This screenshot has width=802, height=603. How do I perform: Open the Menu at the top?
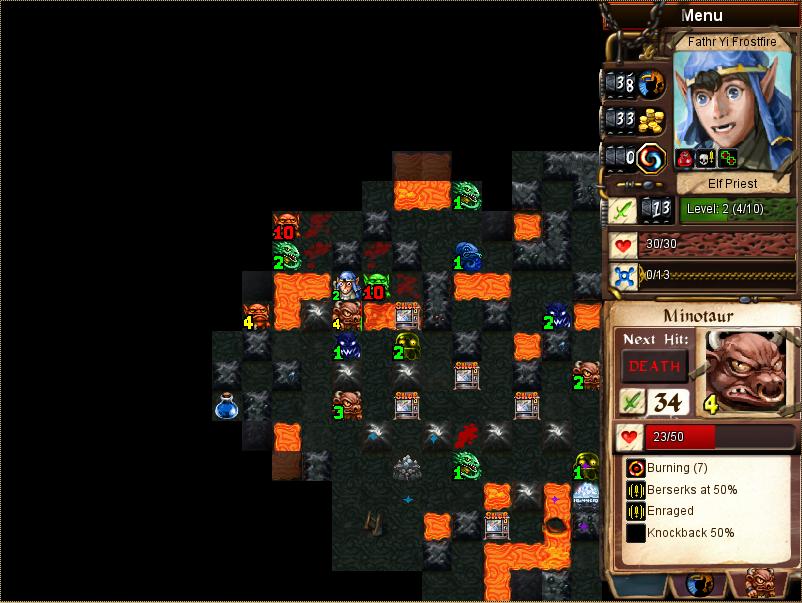[701, 15]
